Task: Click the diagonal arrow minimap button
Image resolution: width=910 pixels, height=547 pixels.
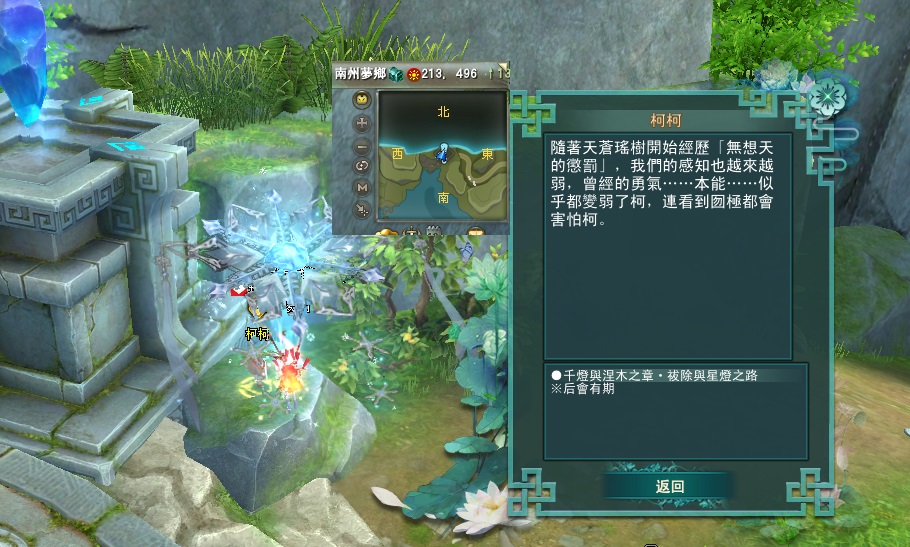Action: (362, 209)
